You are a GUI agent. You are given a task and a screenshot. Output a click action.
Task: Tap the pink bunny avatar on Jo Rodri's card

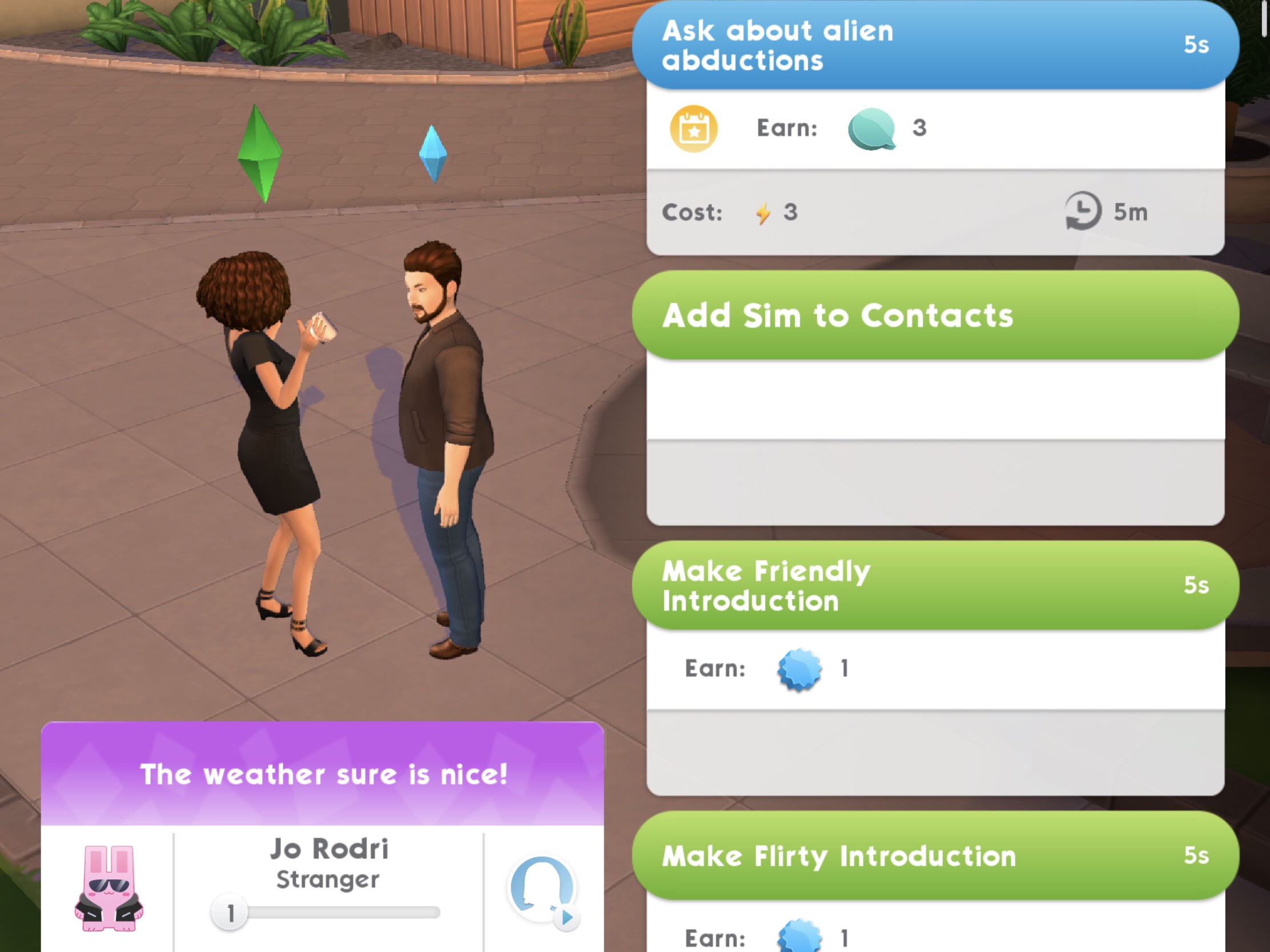coord(109,886)
